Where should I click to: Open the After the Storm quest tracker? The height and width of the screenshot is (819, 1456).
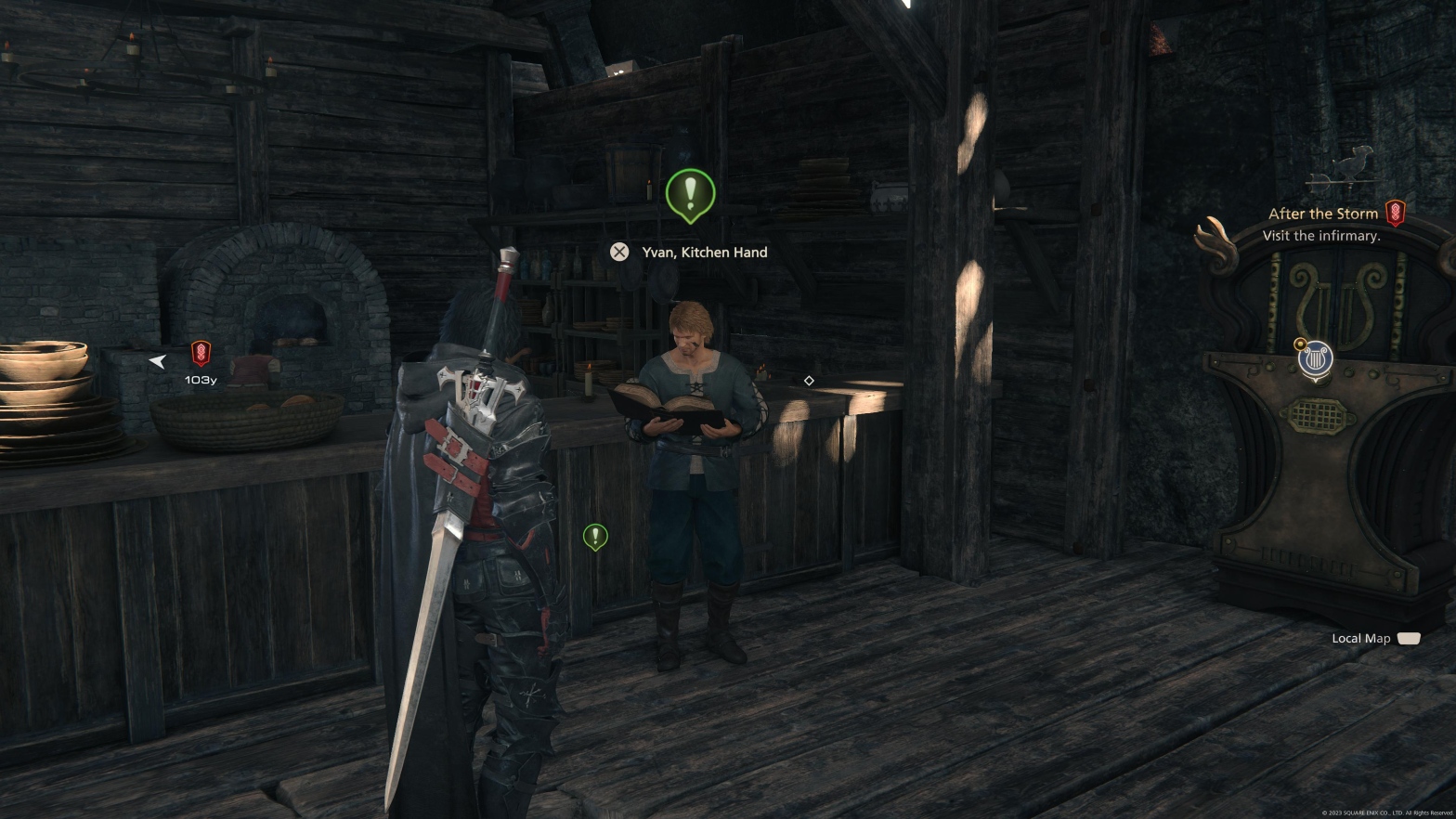tap(1322, 214)
